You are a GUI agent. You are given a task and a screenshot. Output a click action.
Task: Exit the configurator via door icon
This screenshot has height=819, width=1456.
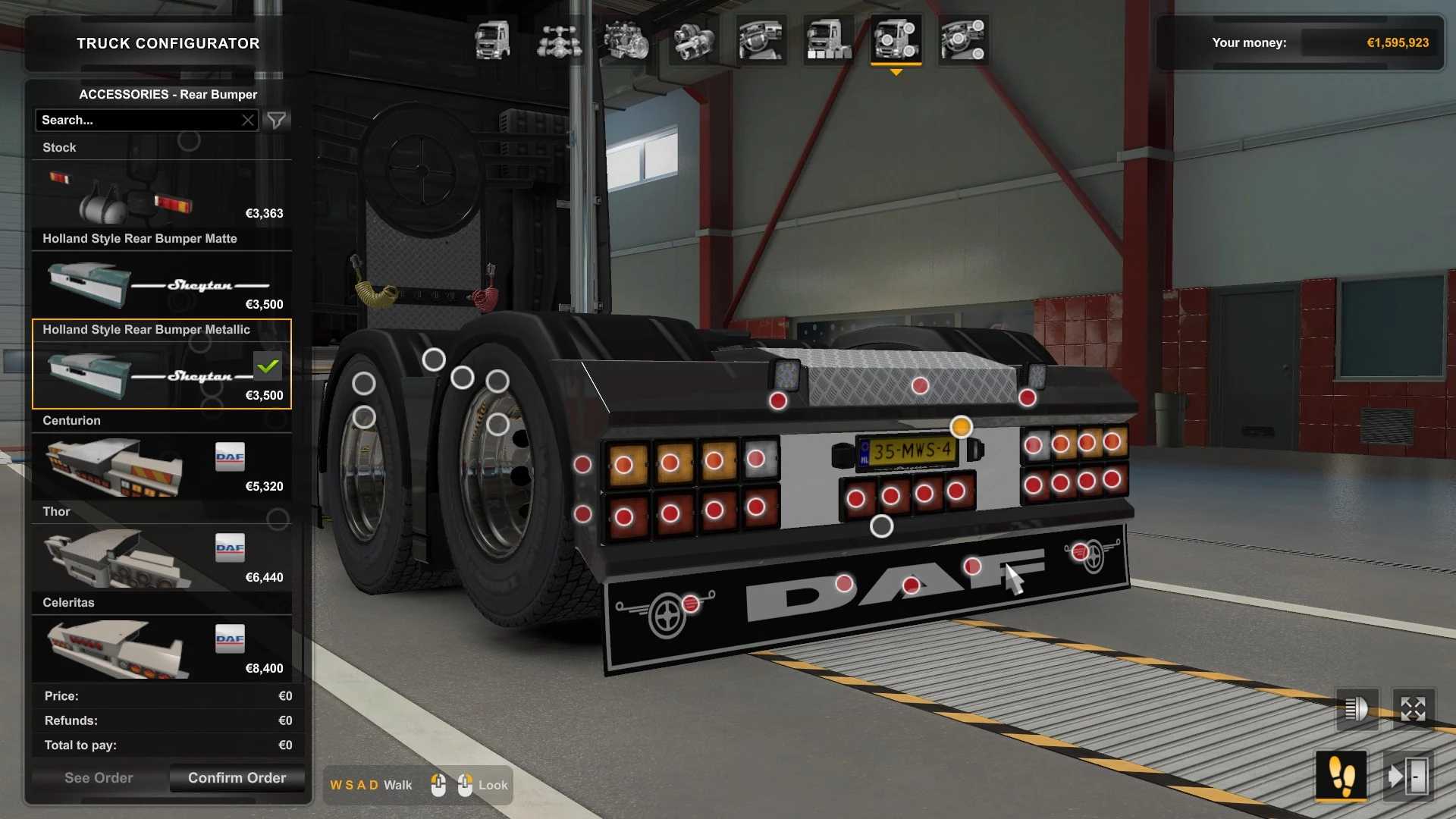tap(1408, 777)
